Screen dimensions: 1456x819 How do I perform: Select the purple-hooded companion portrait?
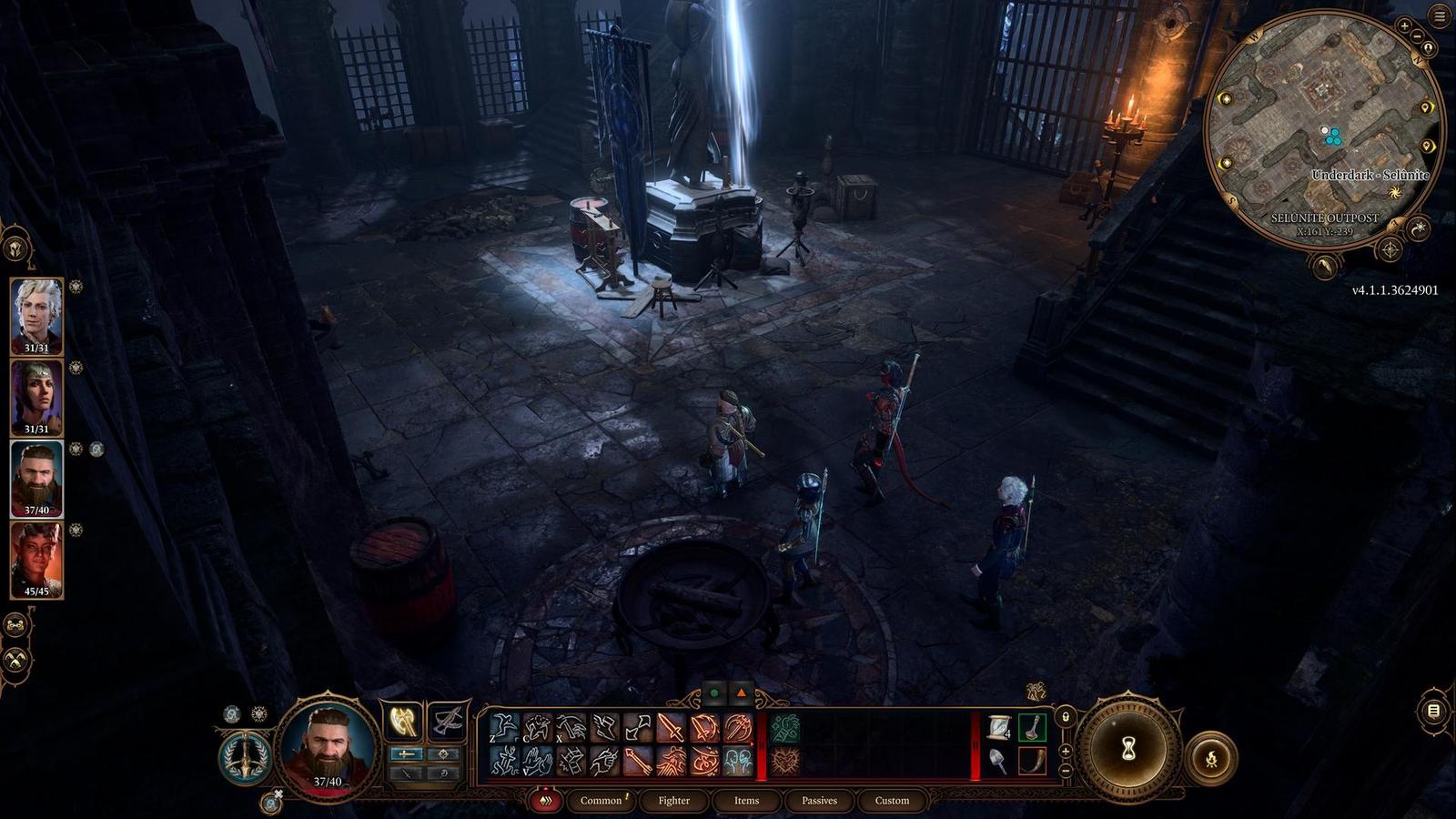coord(36,397)
